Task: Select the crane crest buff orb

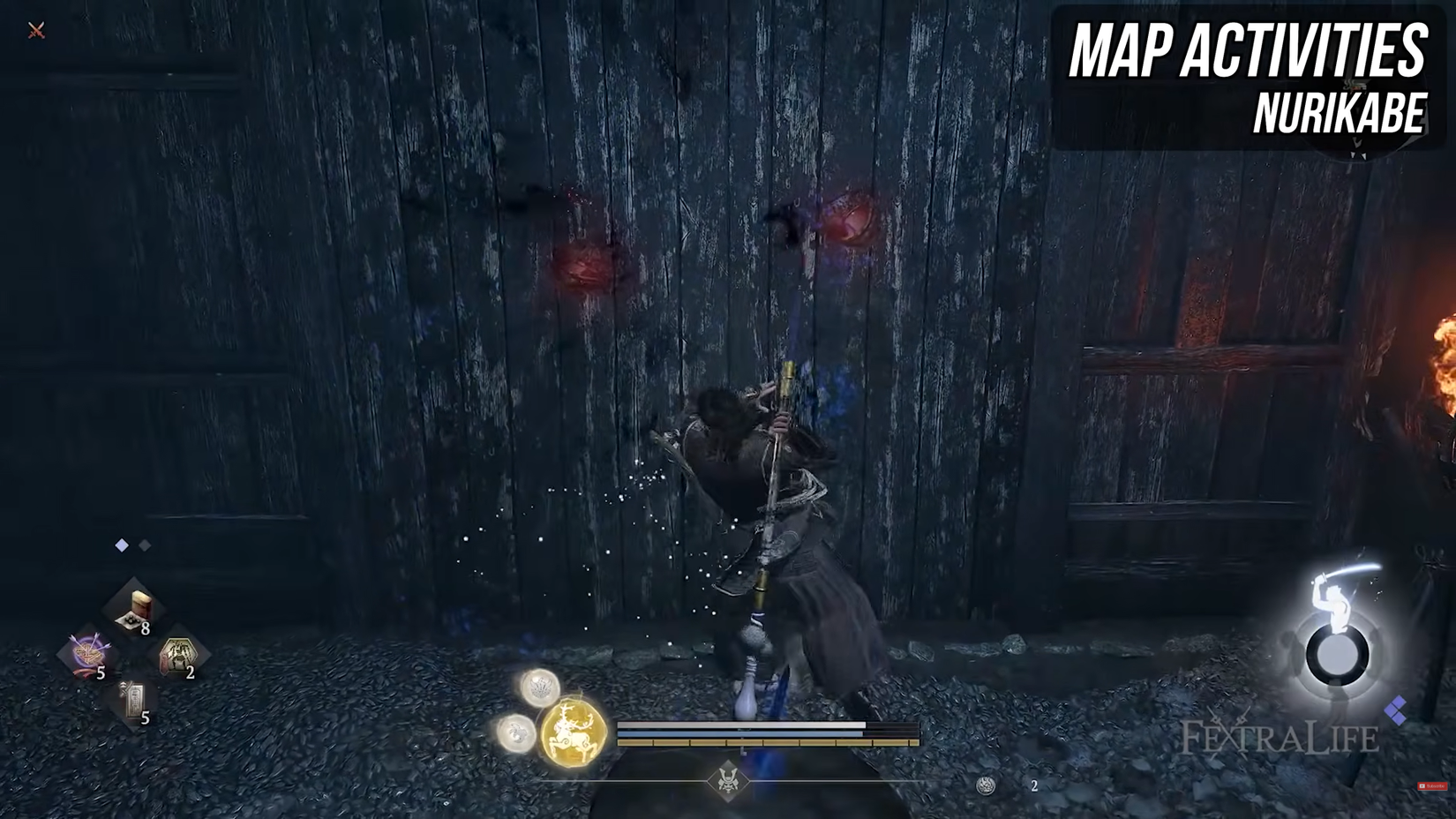Action: pyautogui.click(x=541, y=688)
